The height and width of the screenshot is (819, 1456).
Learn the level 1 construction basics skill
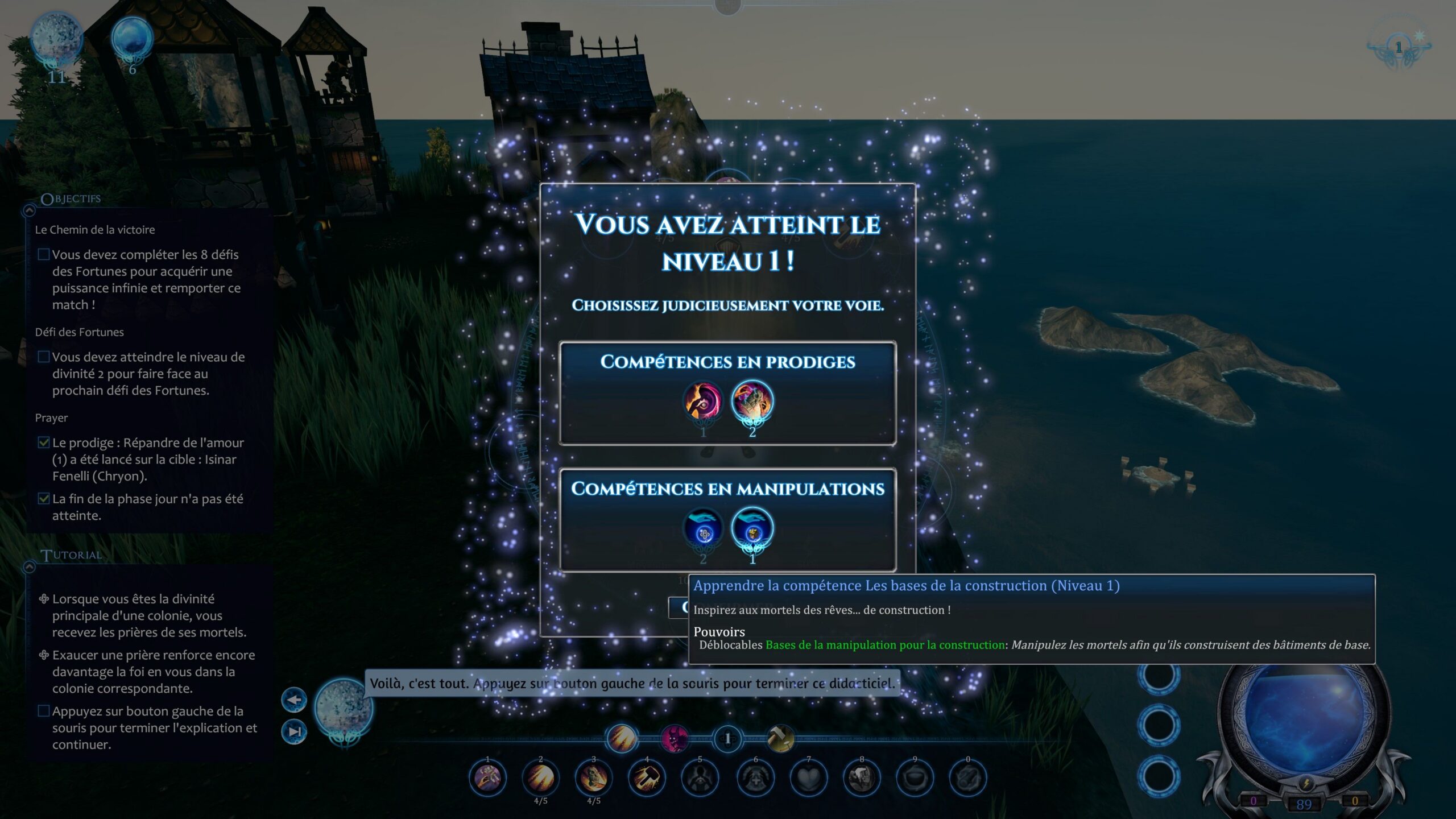click(x=752, y=529)
